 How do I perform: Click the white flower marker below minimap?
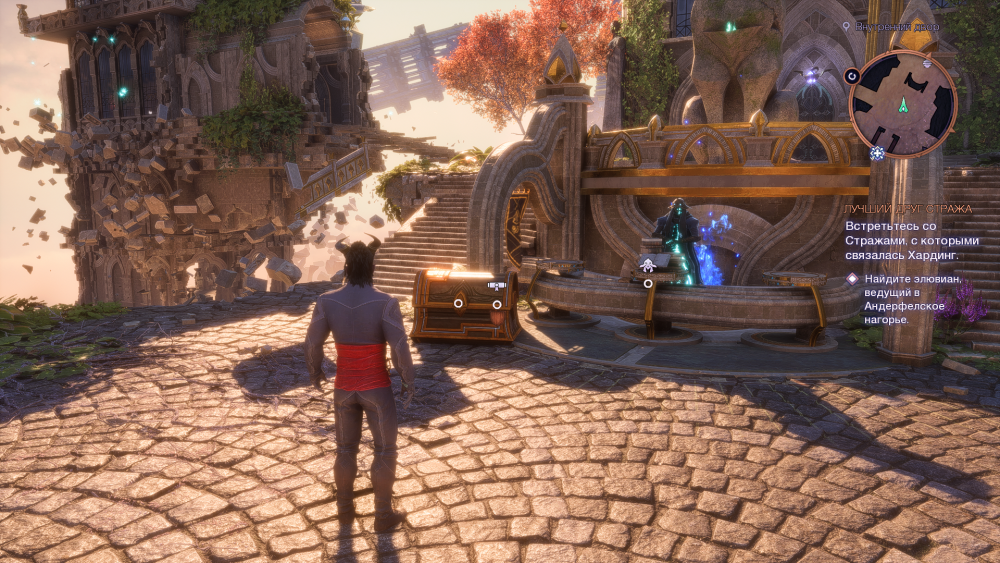click(x=877, y=153)
